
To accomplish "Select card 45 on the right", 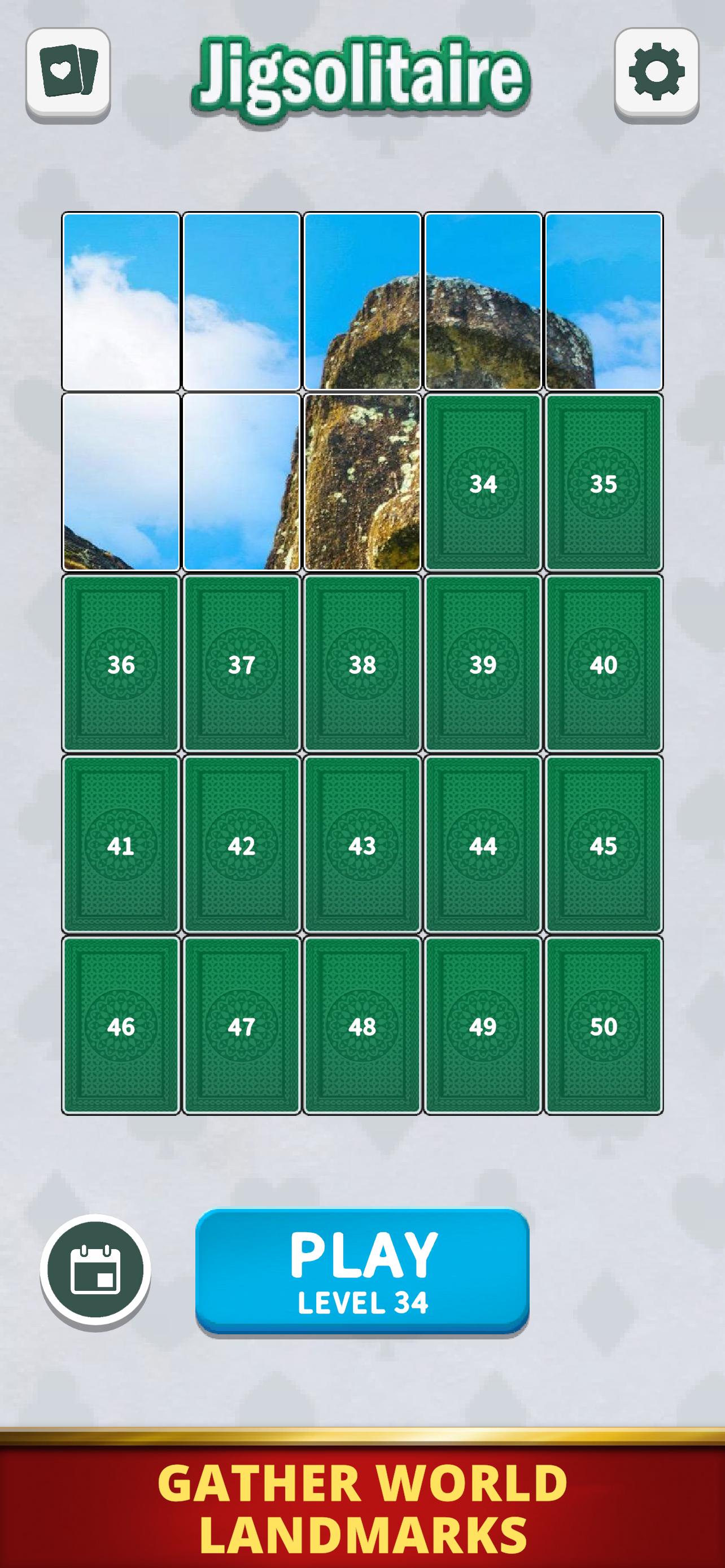I will click(x=603, y=846).
